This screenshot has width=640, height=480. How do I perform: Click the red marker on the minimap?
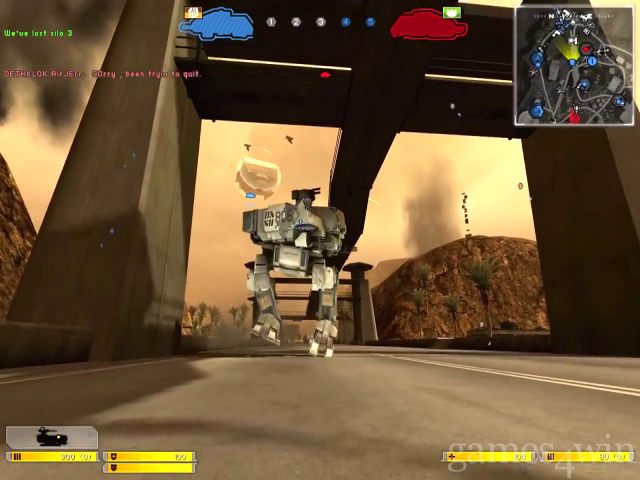click(x=586, y=48)
